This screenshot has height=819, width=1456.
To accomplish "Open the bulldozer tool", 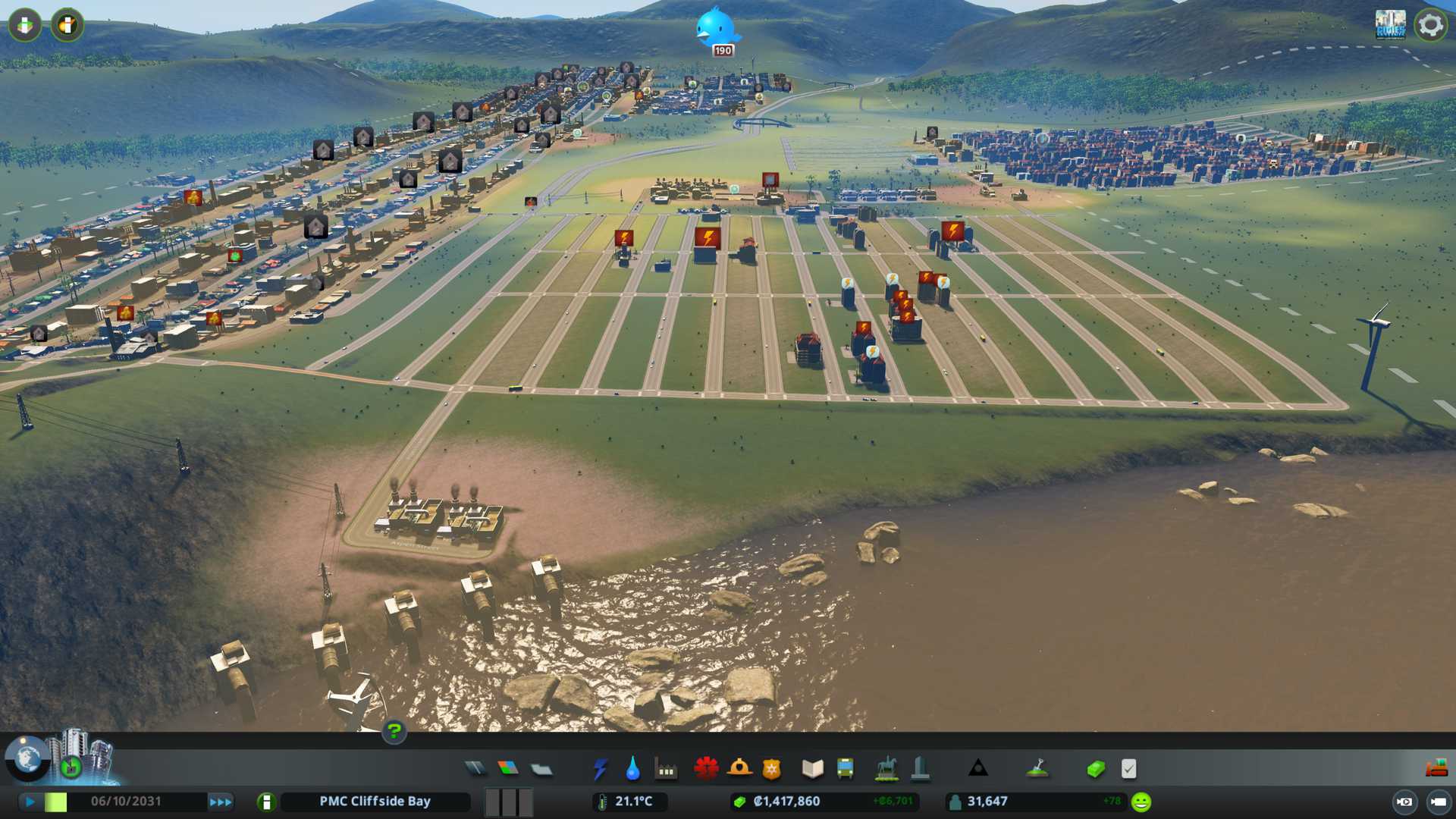I will tap(1436, 769).
